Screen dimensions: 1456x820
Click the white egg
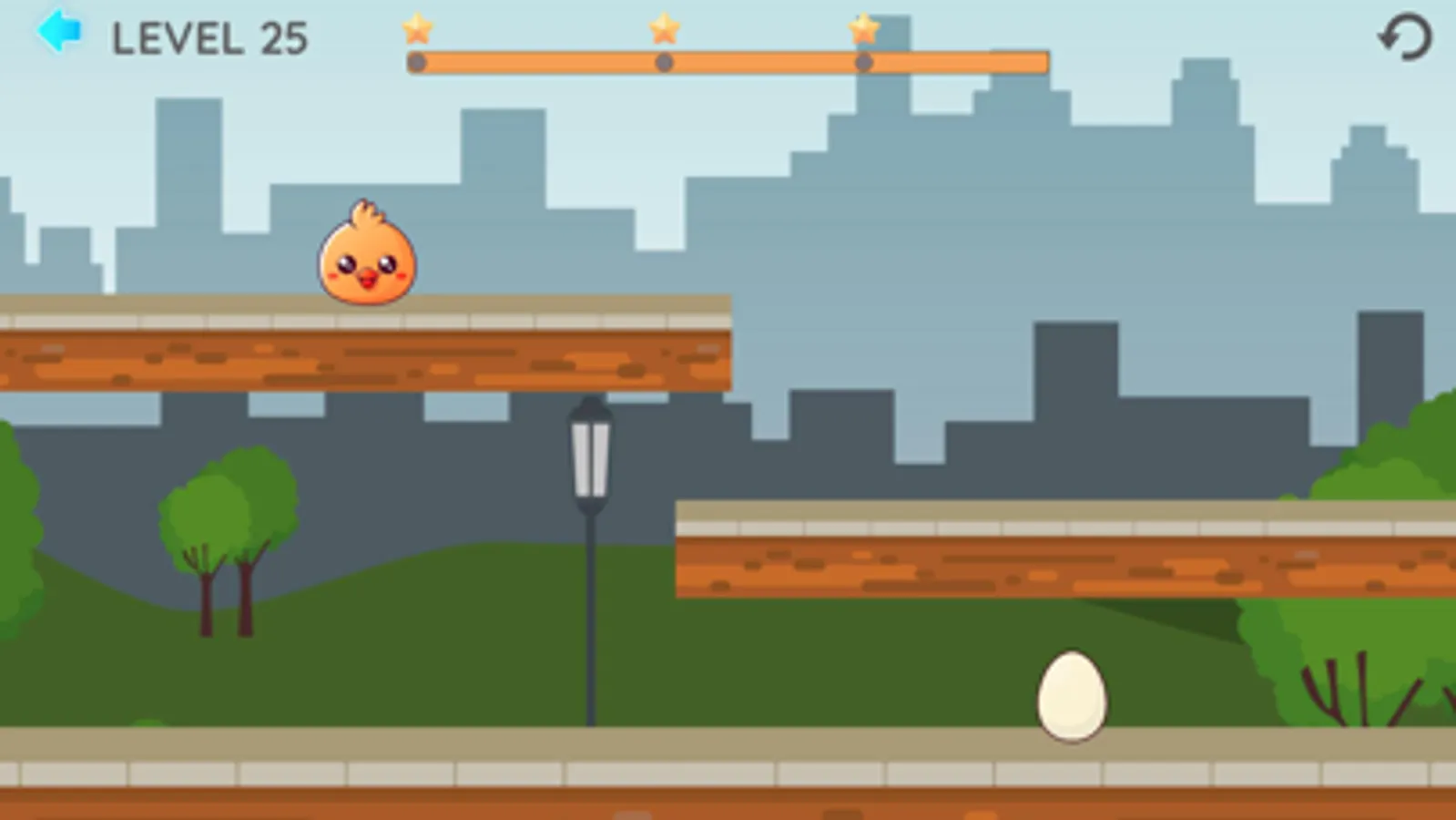pos(1073,696)
